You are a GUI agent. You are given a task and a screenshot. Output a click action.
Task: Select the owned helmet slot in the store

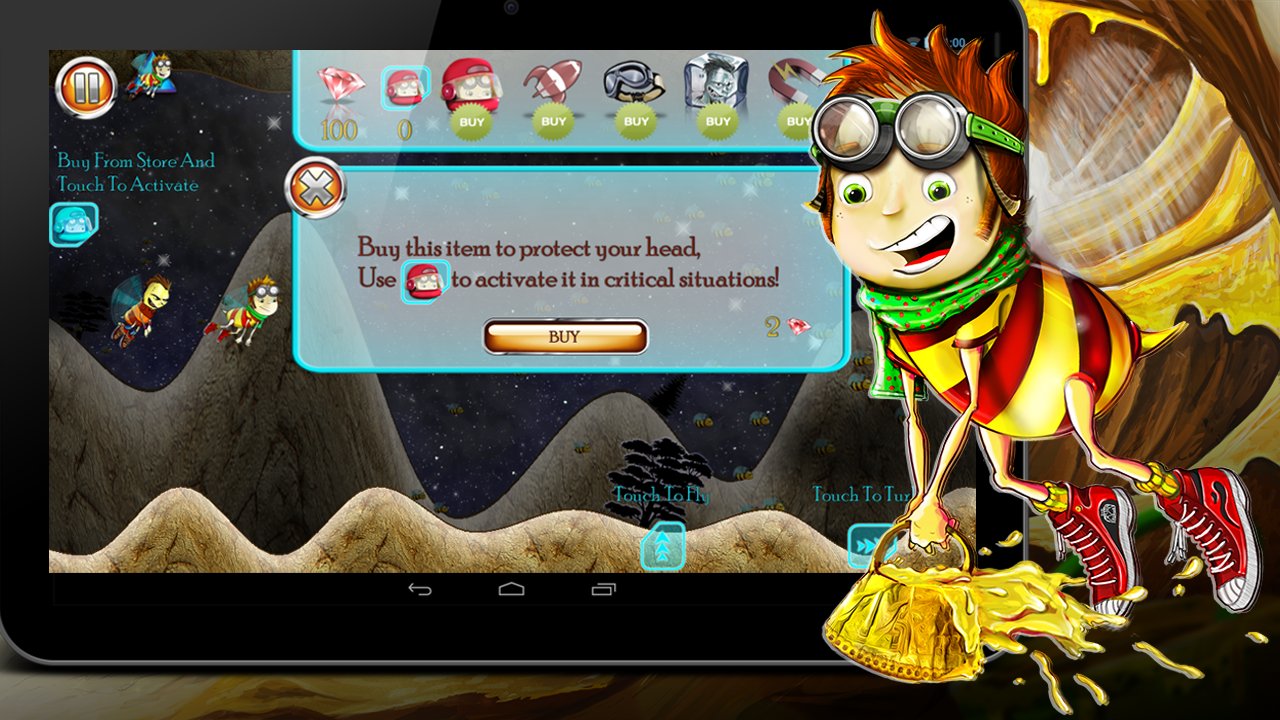(x=406, y=88)
